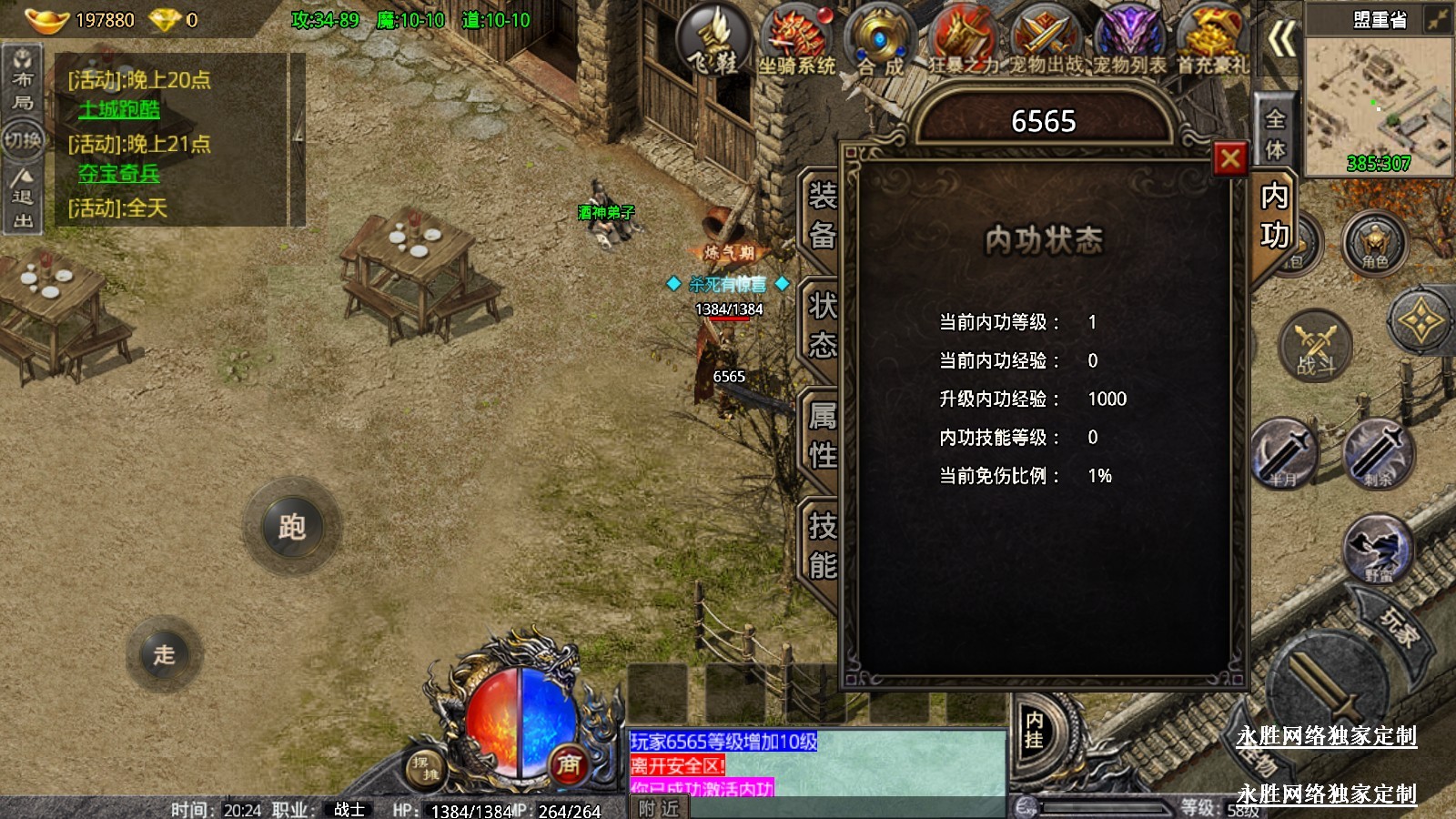Open the 状态 tab
Viewport: 1456px width, 819px height.
point(822,325)
